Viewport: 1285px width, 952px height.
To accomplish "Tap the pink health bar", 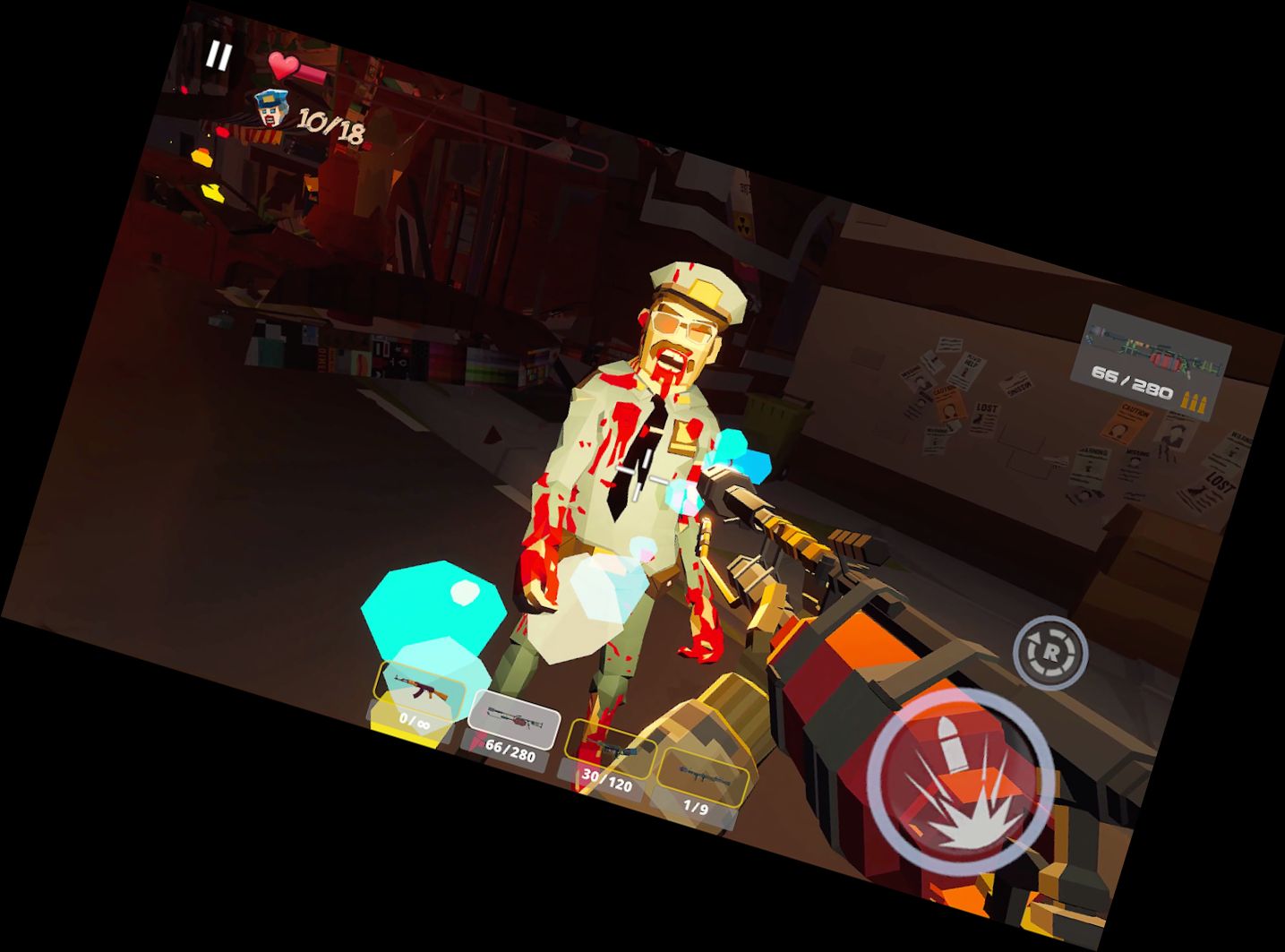I will click(312, 75).
